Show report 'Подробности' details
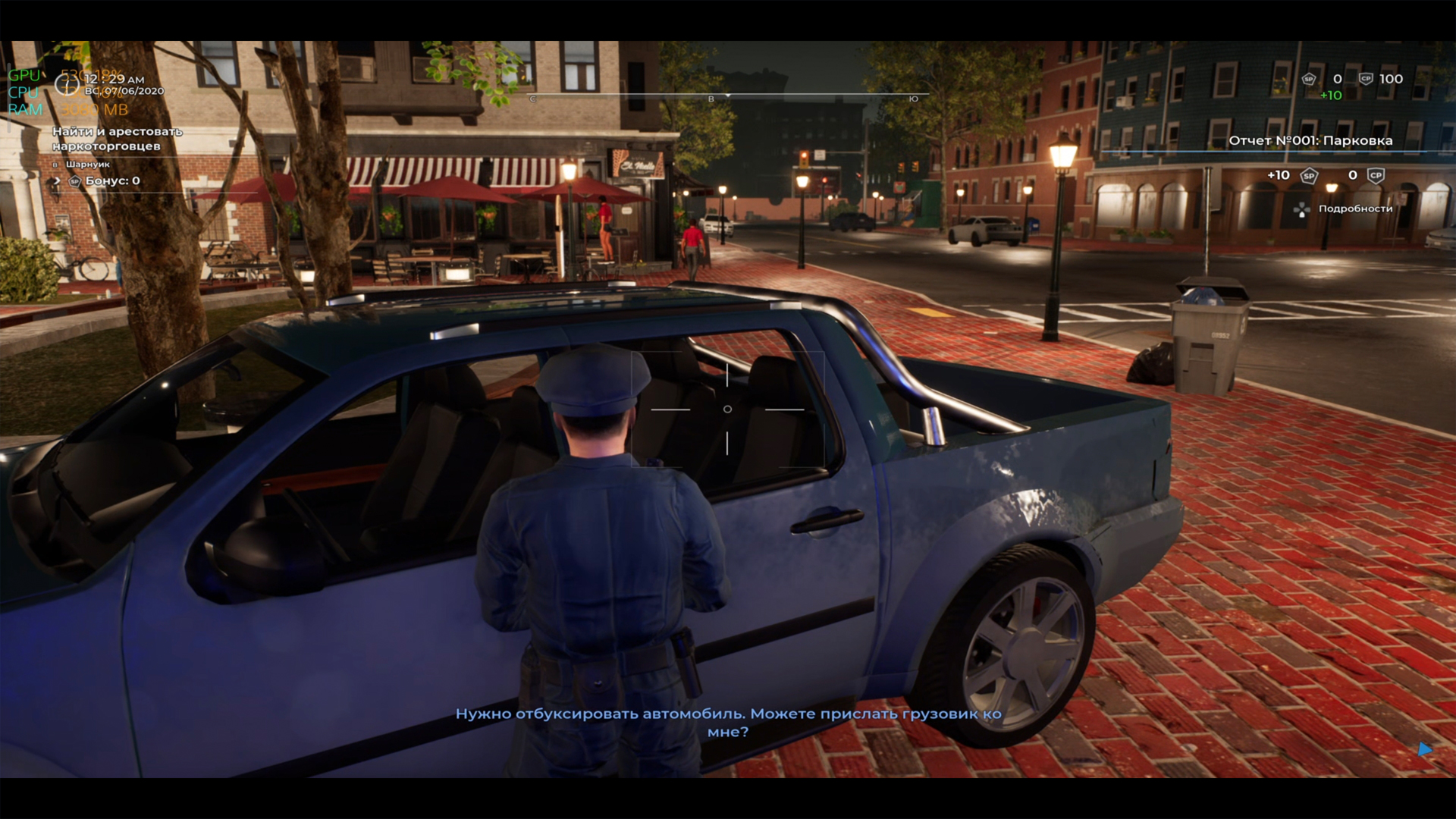 [x=1354, y=209]
